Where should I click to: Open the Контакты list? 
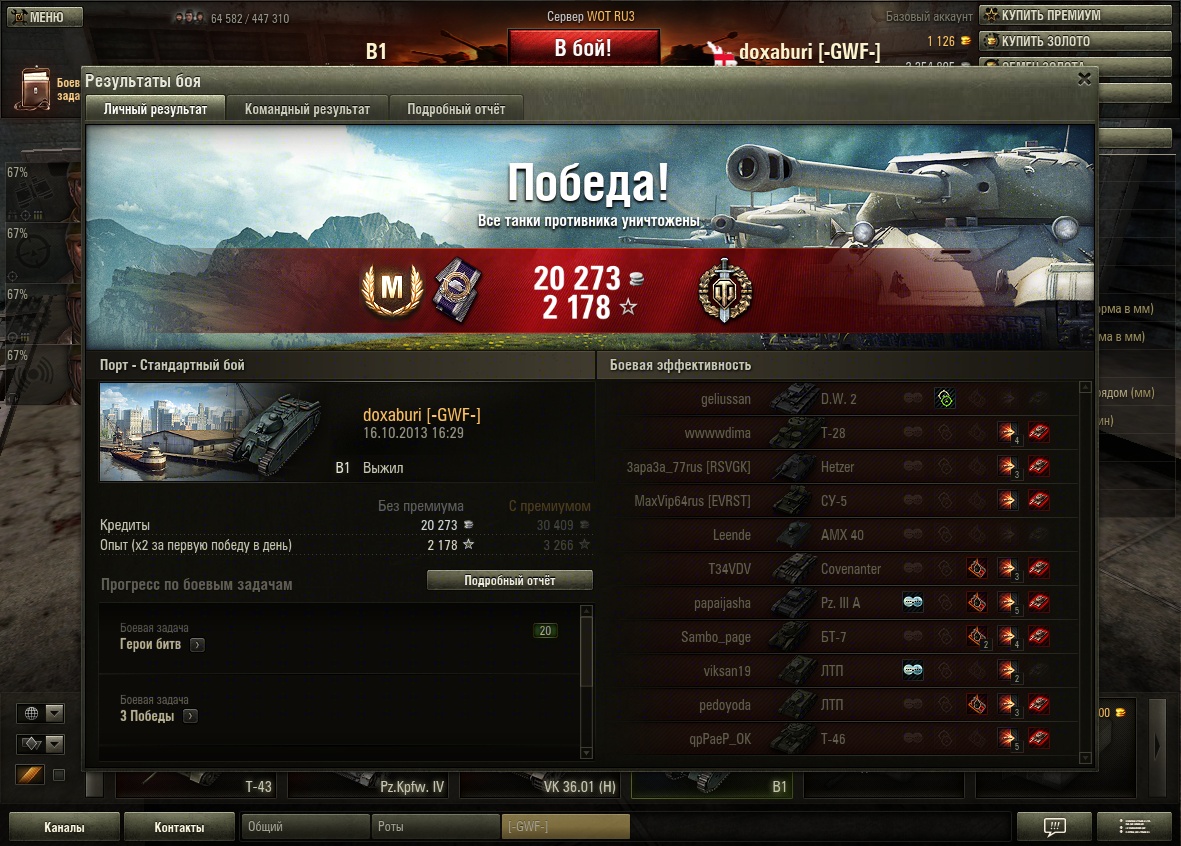(x=179, y=827)
